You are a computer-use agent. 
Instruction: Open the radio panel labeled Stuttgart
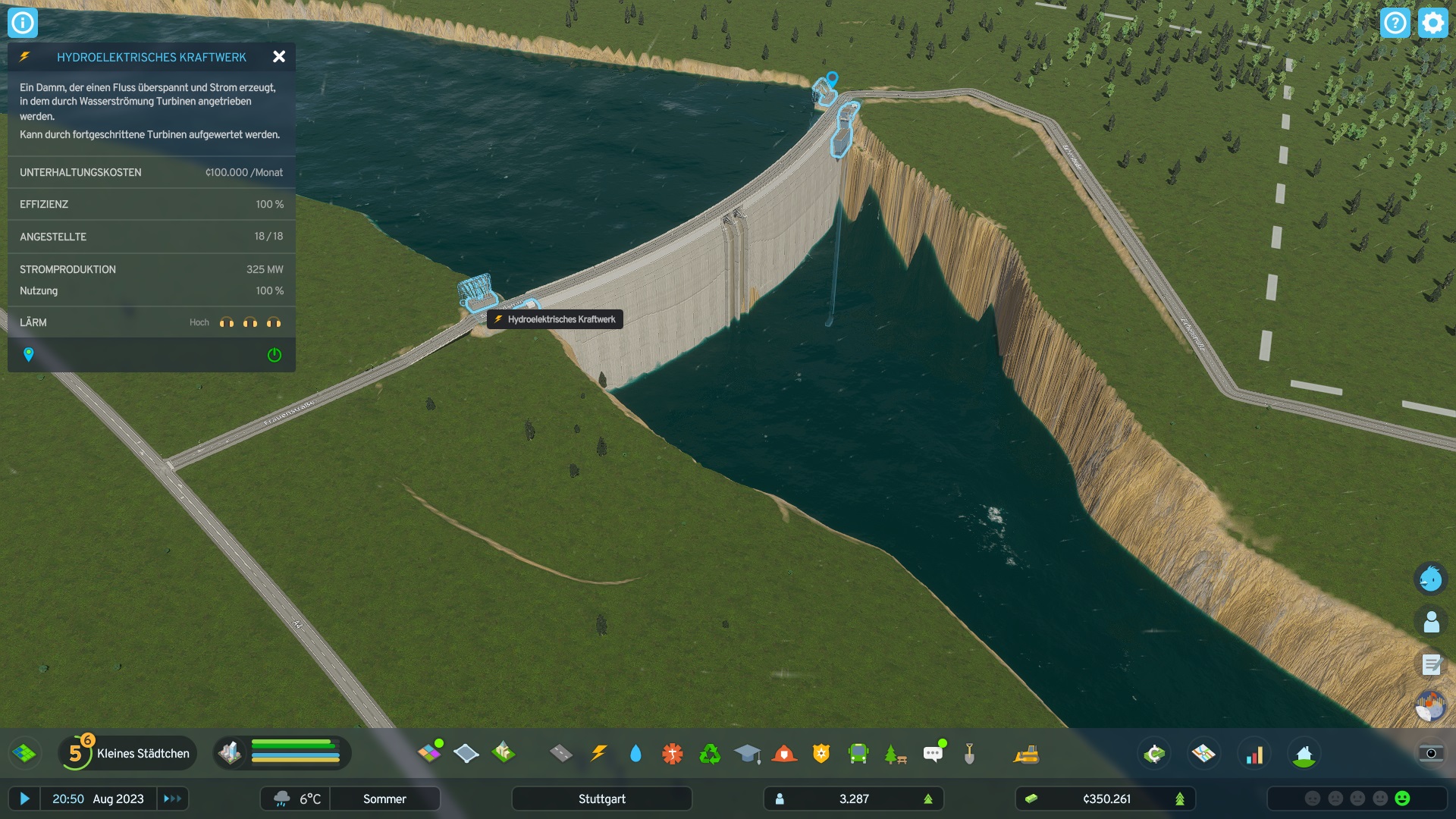pos(601,799)
